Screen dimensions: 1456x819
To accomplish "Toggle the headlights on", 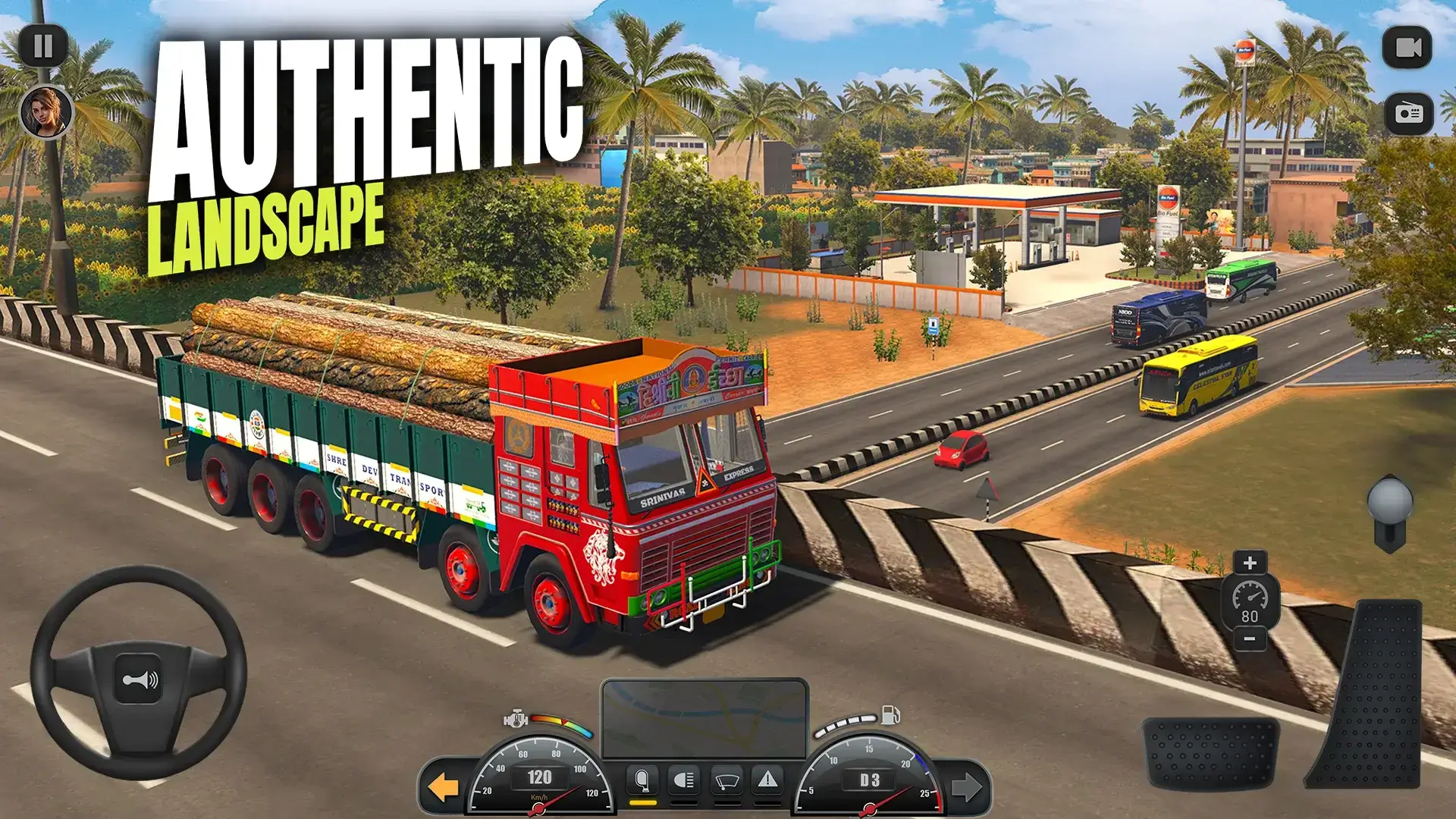I will (x=684, y=779).
